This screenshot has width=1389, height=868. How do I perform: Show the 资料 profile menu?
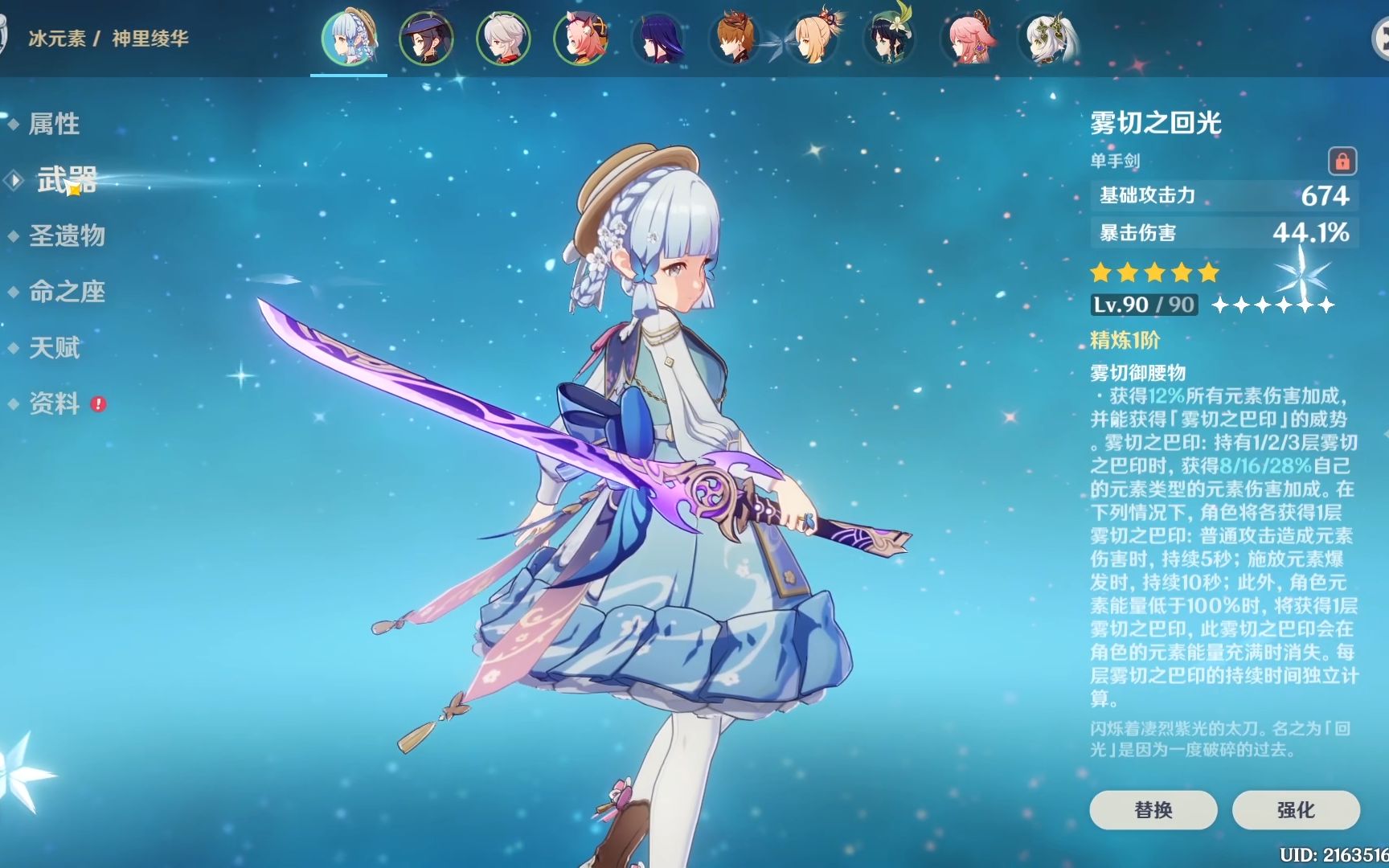(x=54, y=403)
